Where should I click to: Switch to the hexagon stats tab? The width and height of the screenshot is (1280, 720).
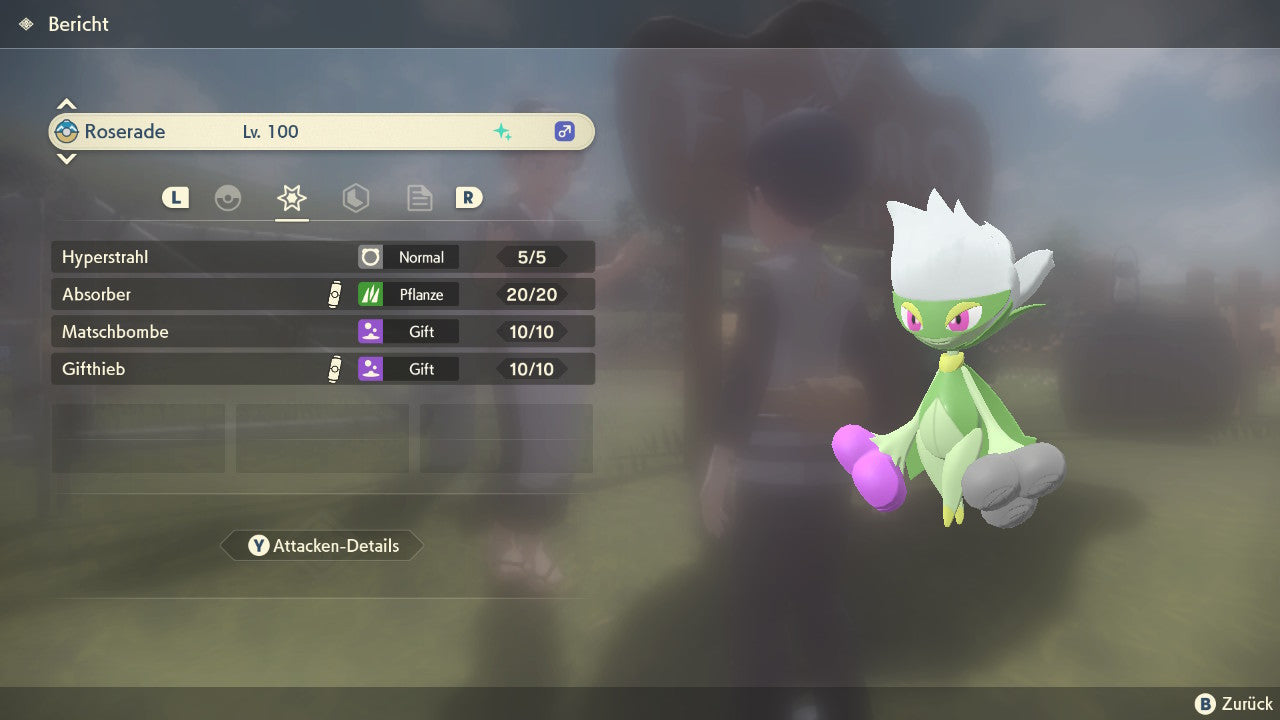(x=356, y=198)
